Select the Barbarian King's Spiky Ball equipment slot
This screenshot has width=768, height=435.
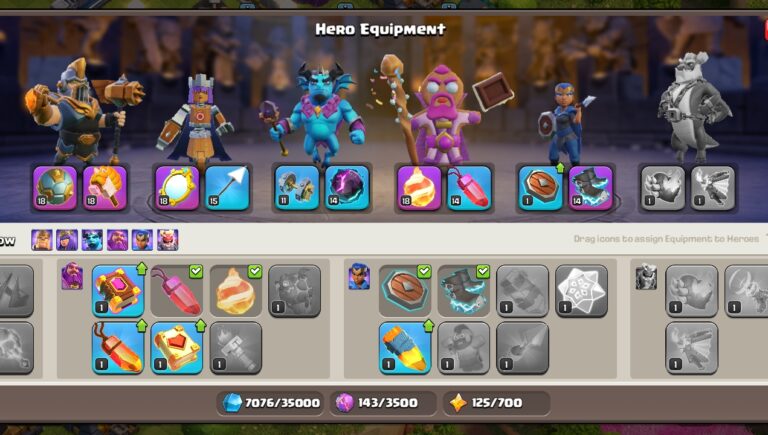coord(54,188)
